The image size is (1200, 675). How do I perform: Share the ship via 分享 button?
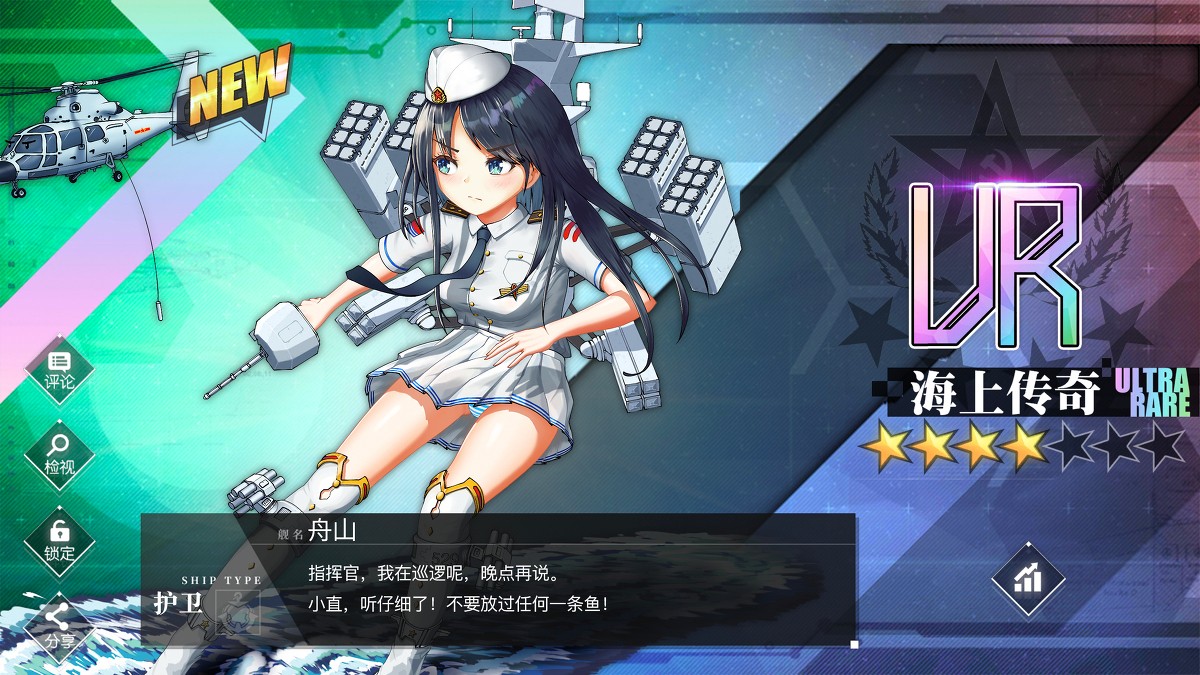click(x=59, y=626)
